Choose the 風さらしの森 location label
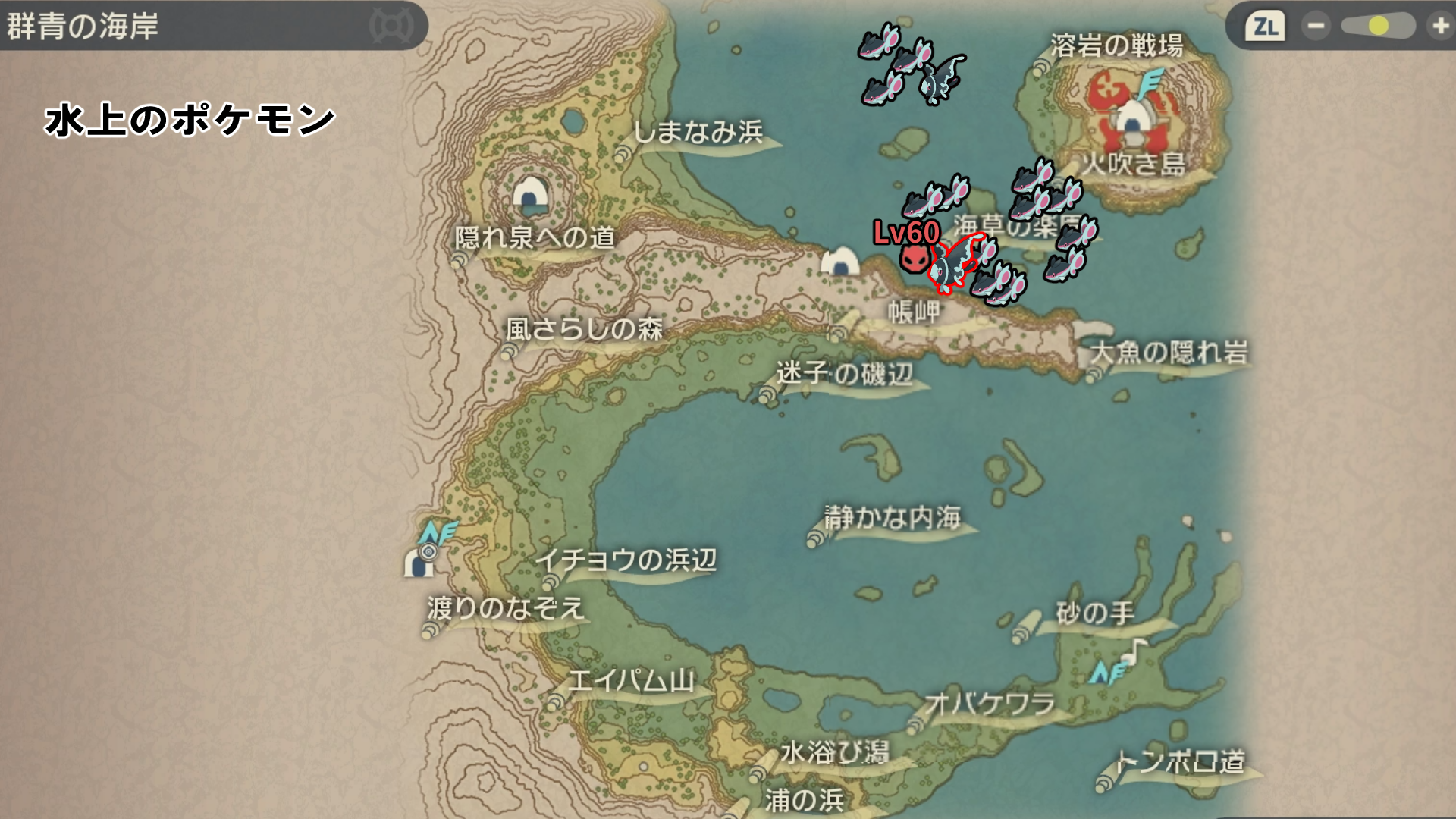1456x819 pixels. point(584,329)
